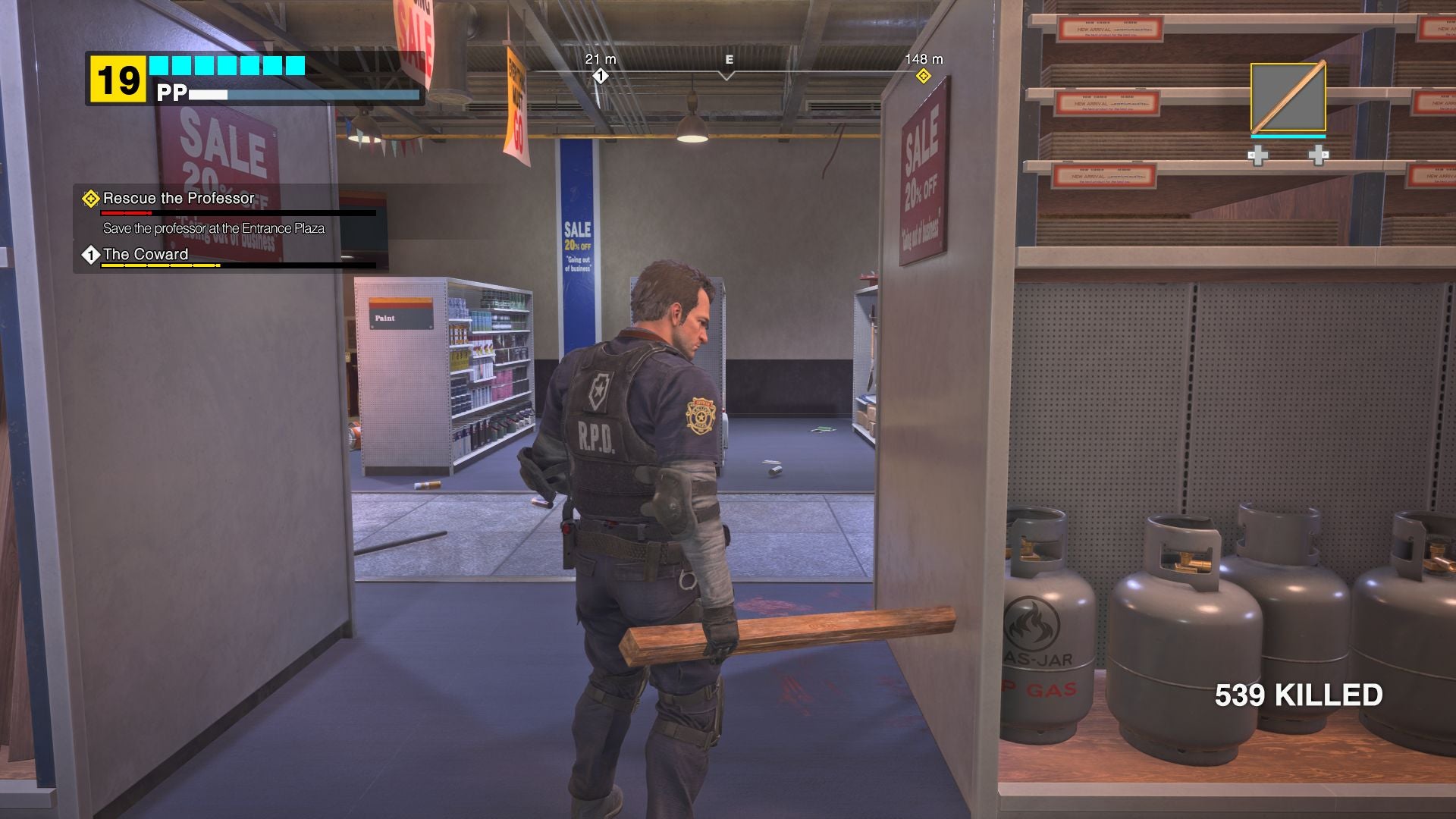Click the Rescue the Professor quest marker icon
Image resolution: width=1456 pixels, height=819 pixels.
click(x=90, y=199)
